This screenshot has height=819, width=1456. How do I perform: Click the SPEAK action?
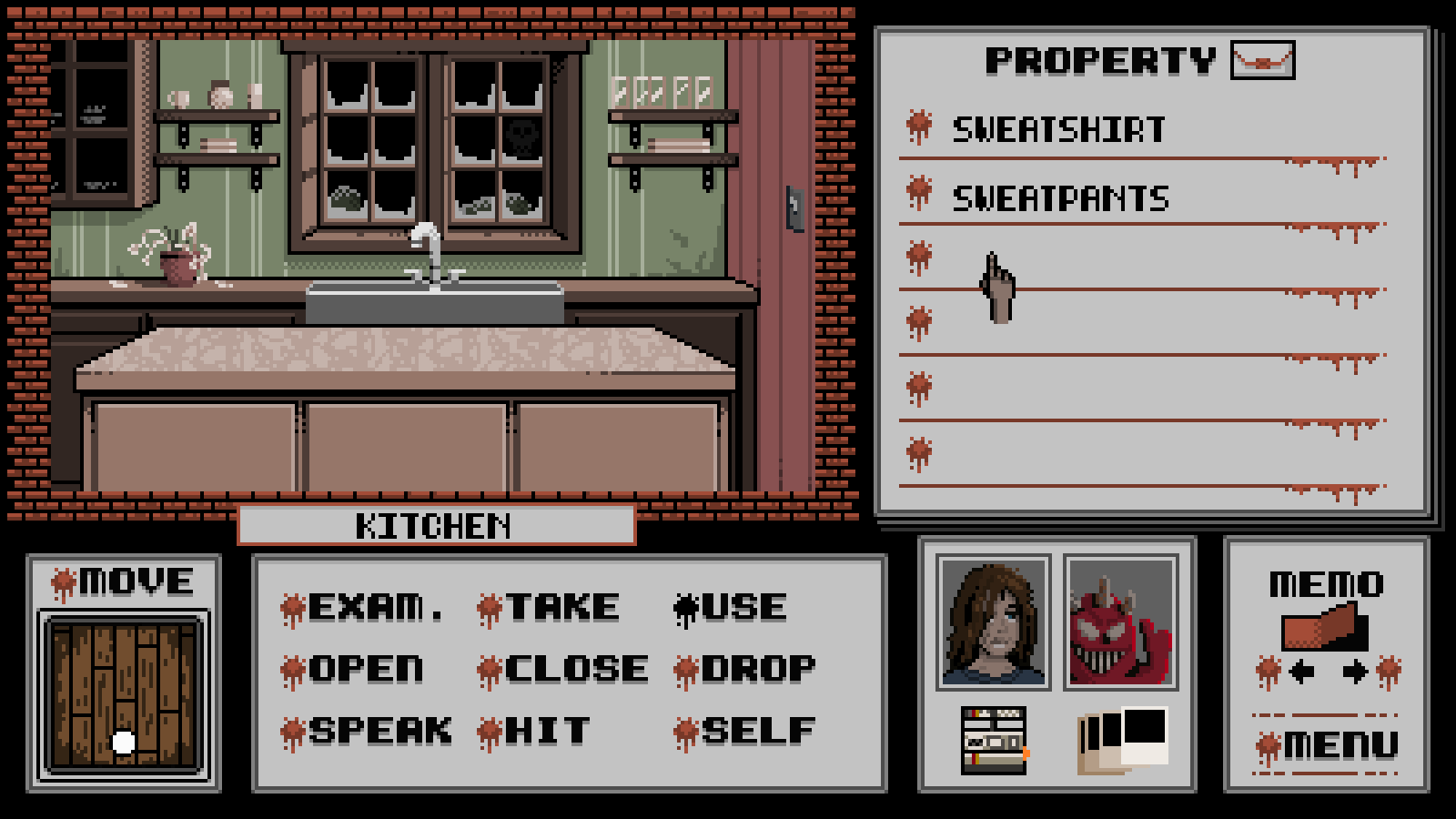pos(379,732)
